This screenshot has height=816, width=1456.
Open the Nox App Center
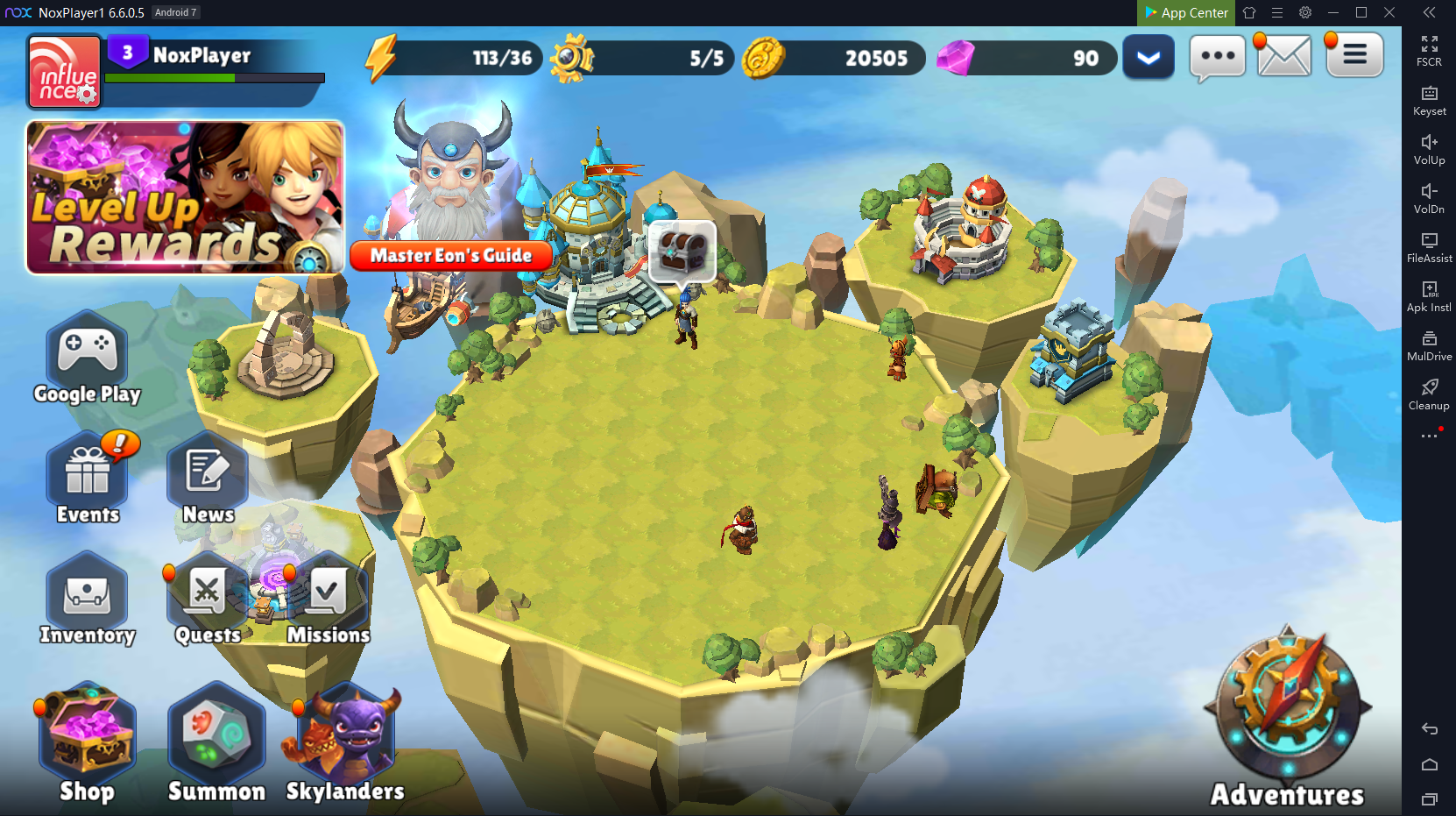(1186, 12)
